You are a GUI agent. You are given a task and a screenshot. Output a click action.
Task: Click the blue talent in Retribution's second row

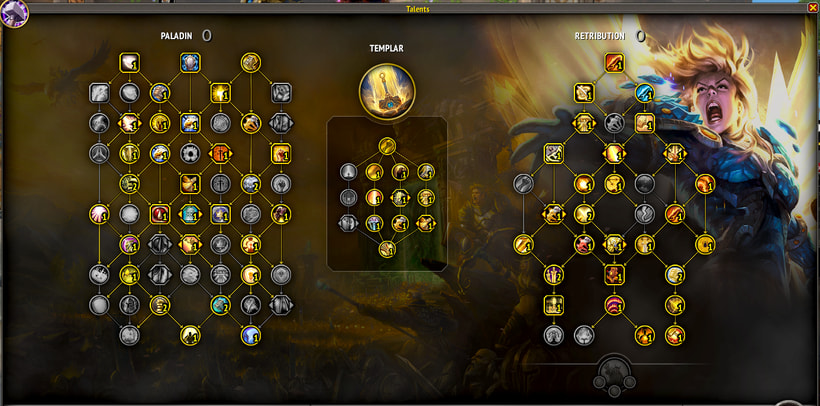tap(645, 93)
